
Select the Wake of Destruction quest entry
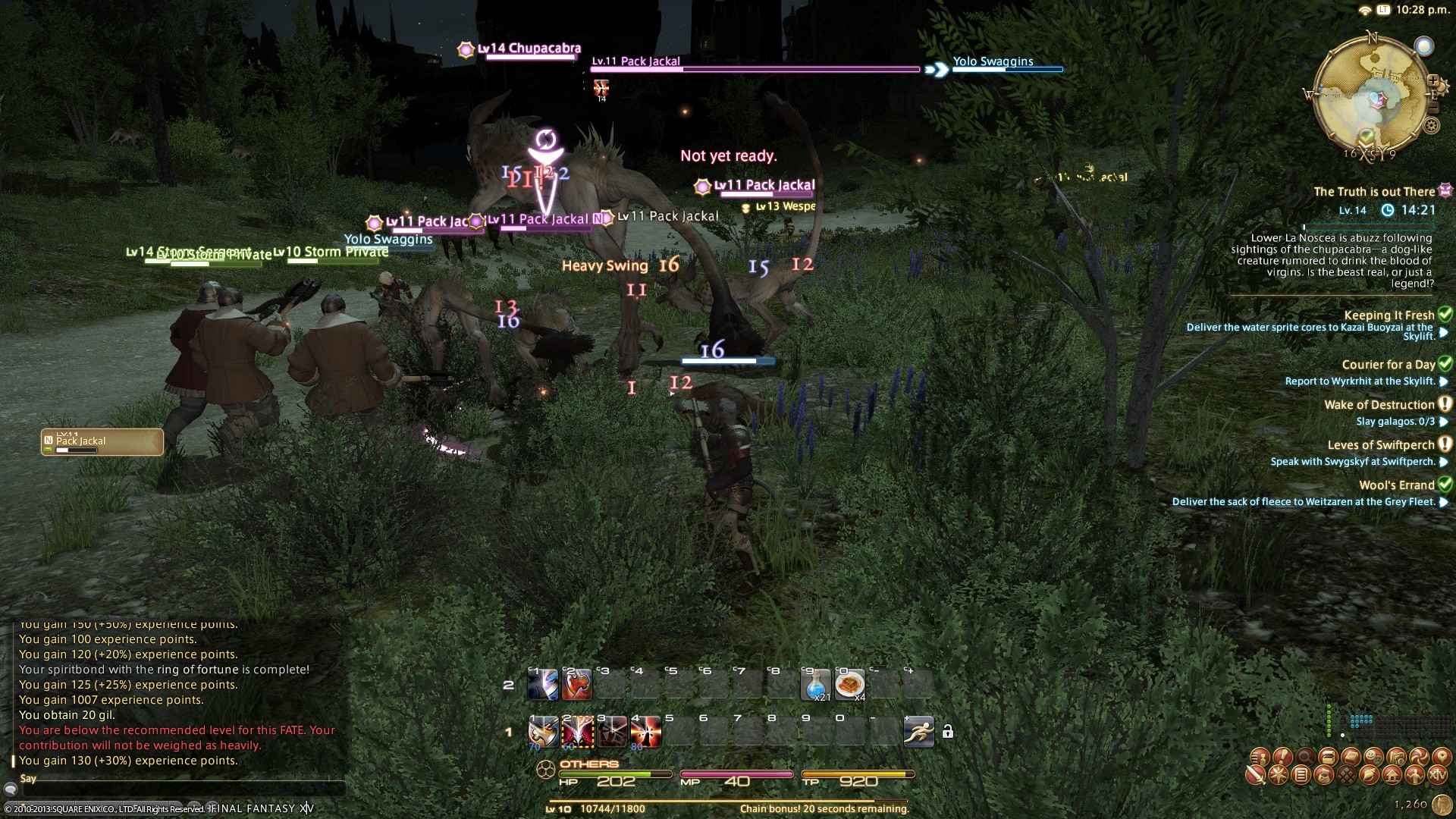1379,405
